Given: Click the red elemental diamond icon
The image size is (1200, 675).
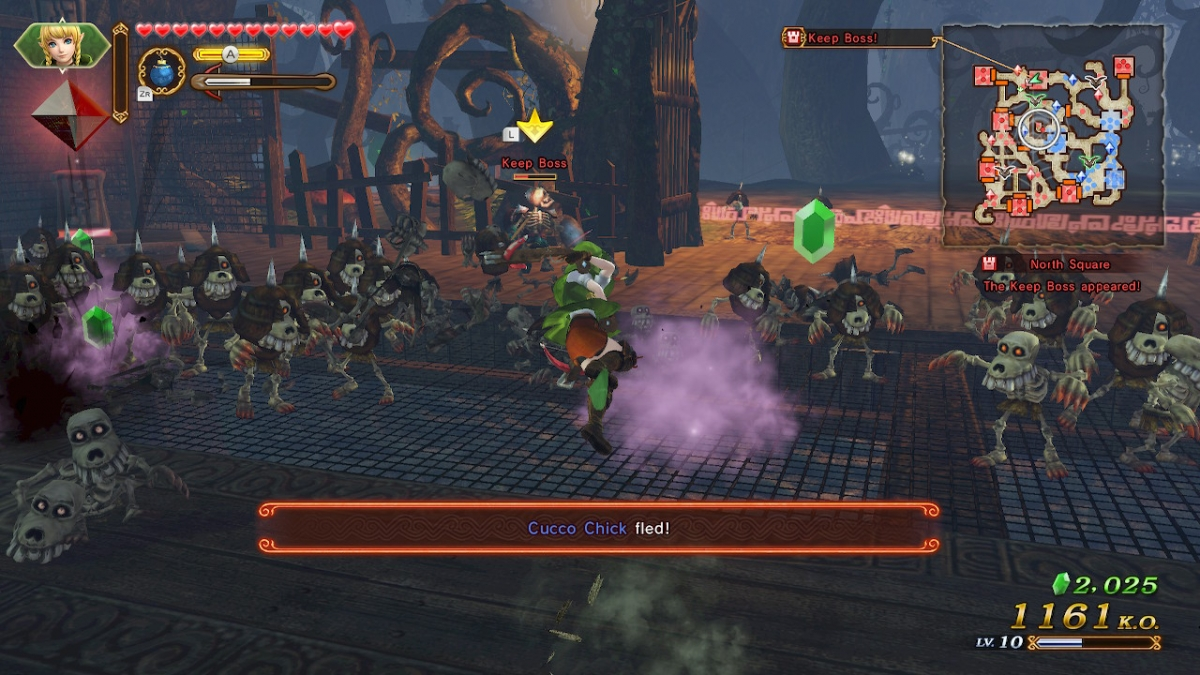Looking at the screenshot, I should (69, 115).
